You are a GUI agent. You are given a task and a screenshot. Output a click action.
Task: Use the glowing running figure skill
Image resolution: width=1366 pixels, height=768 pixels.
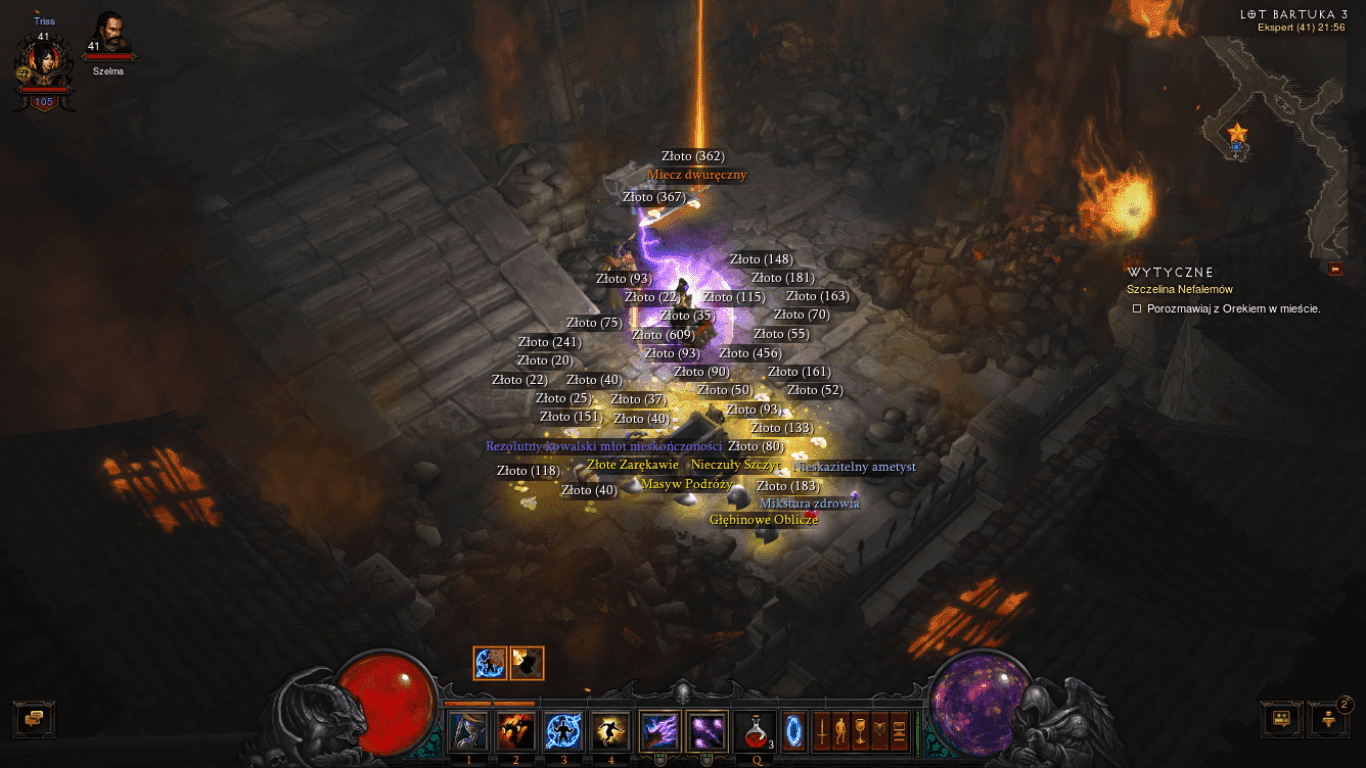[610, 731]
